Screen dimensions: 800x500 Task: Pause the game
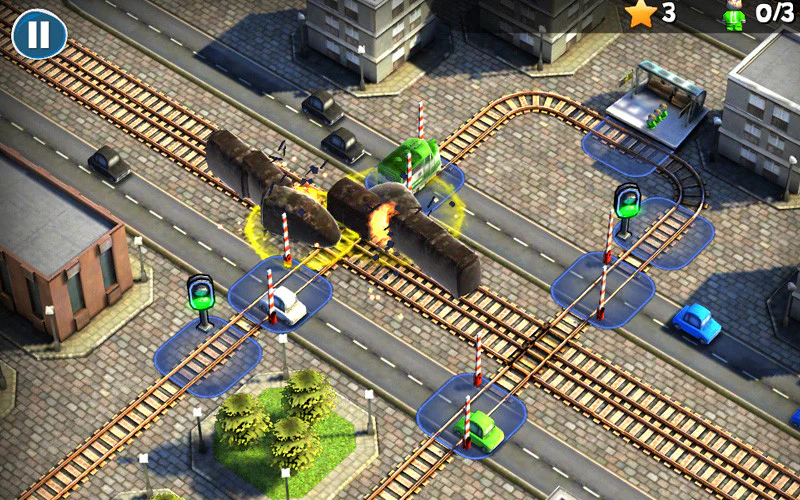click(x=39, y=34)
